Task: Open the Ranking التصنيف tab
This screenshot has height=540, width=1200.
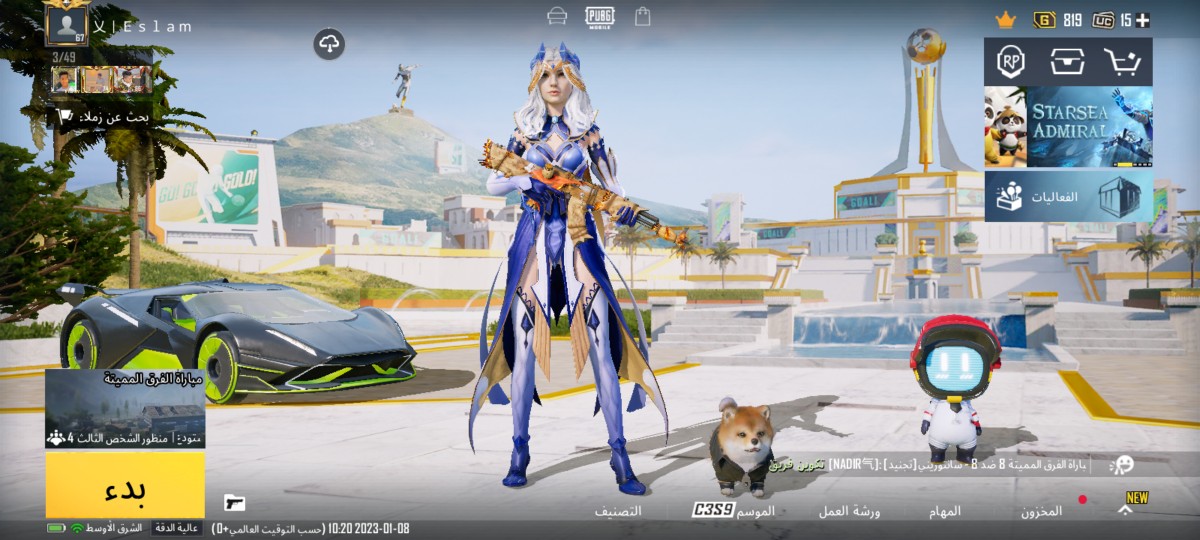Action: click(618, 511)
